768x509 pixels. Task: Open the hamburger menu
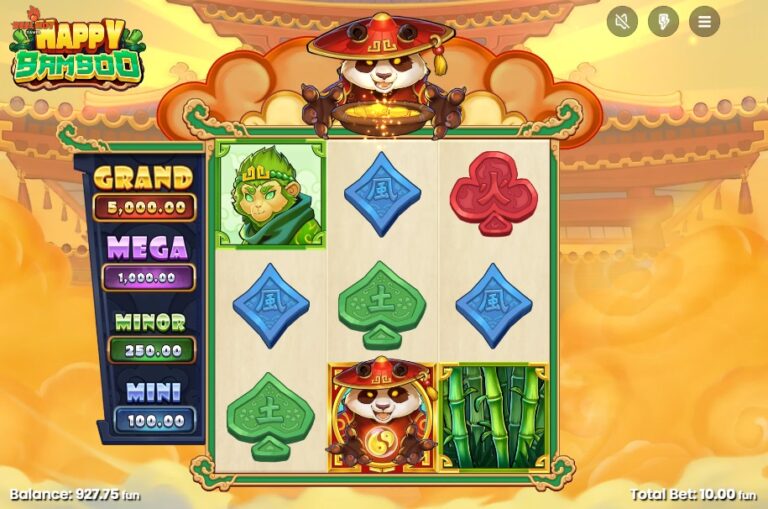(x=704, y=21)
